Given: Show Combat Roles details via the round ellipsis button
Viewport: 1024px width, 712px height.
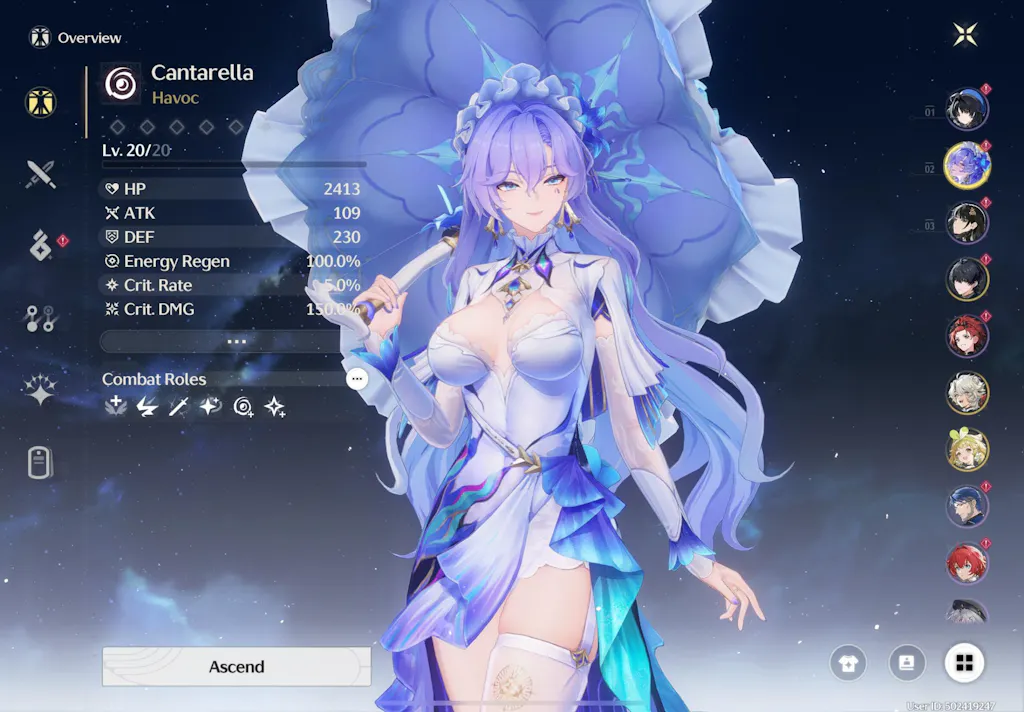Looking at the screenshot, I should click(357, 379).
